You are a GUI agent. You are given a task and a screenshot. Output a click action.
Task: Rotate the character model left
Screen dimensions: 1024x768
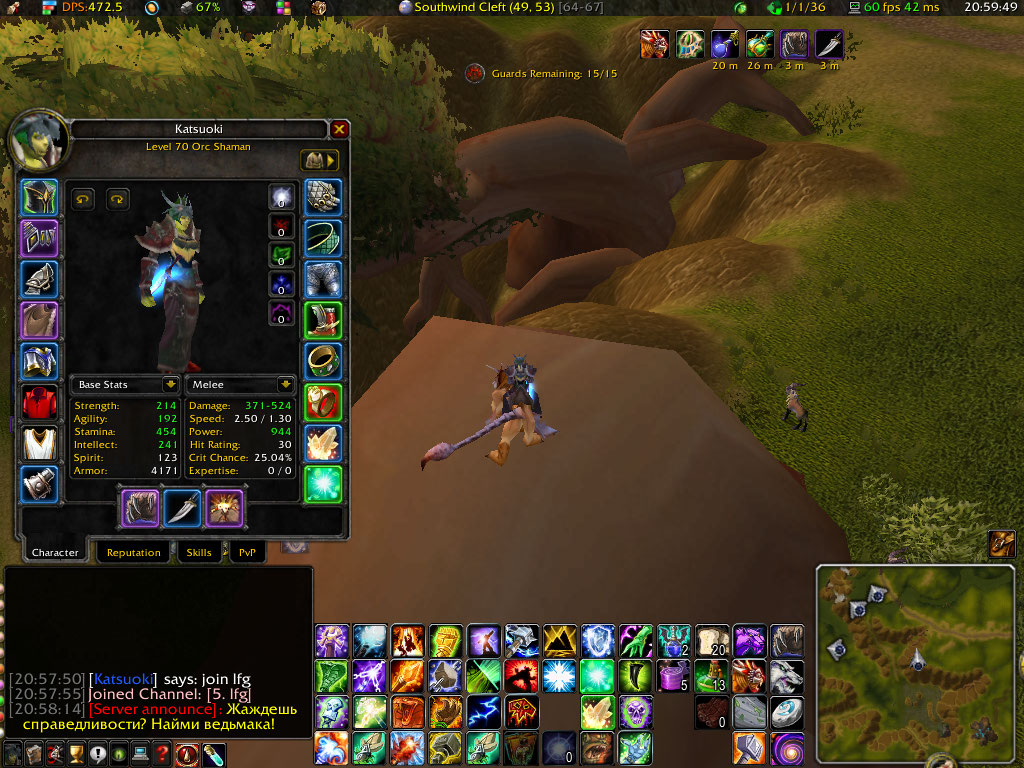coord(83,198)
